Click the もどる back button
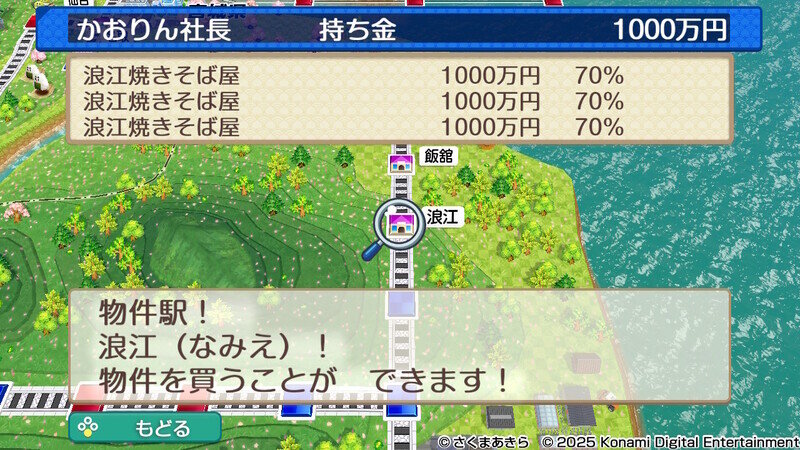This screenshot has height=450, width=800. (145, 428)
